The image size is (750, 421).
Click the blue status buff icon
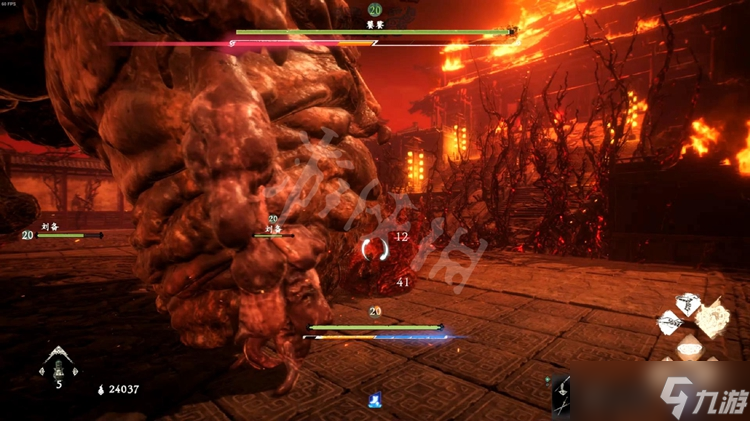pyautogui.click(x=374, y=400)
